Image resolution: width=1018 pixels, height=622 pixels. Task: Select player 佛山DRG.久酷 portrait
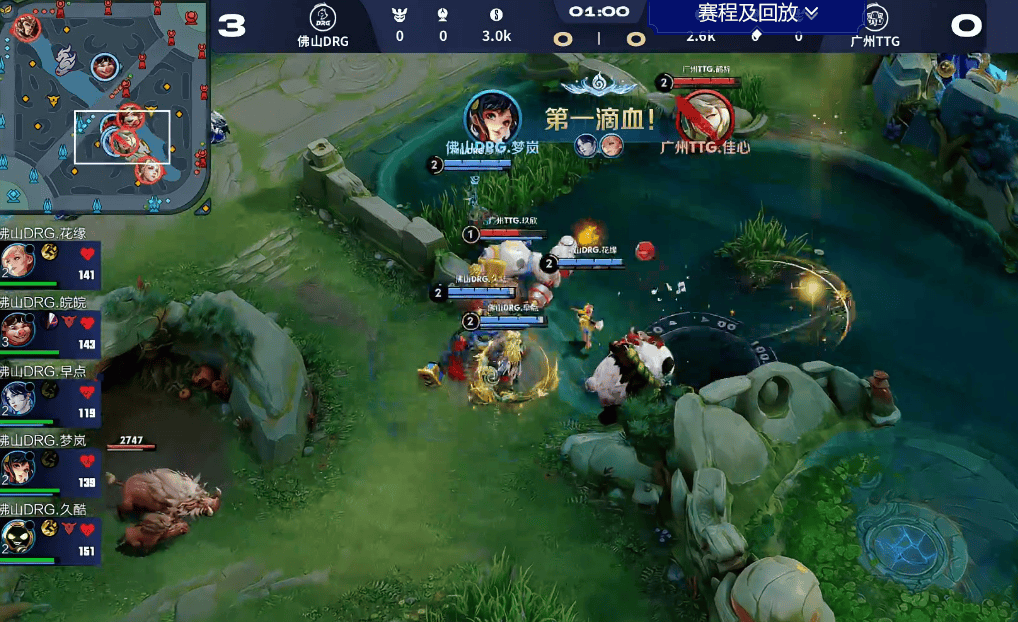click(x=18, y=537)
